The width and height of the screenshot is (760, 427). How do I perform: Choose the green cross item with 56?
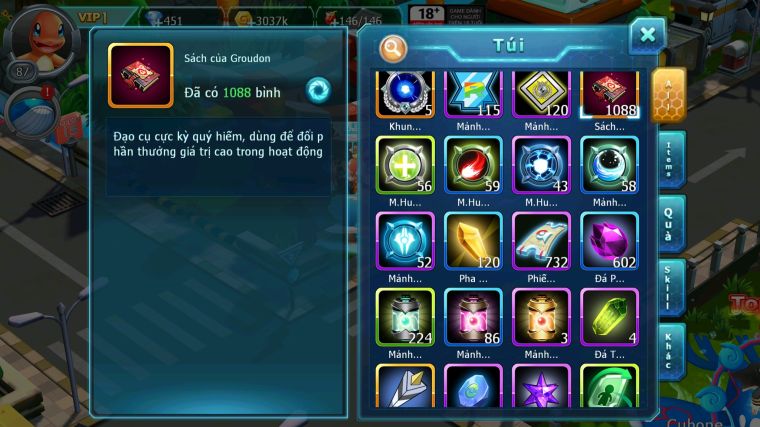click(x=405, y=165)
